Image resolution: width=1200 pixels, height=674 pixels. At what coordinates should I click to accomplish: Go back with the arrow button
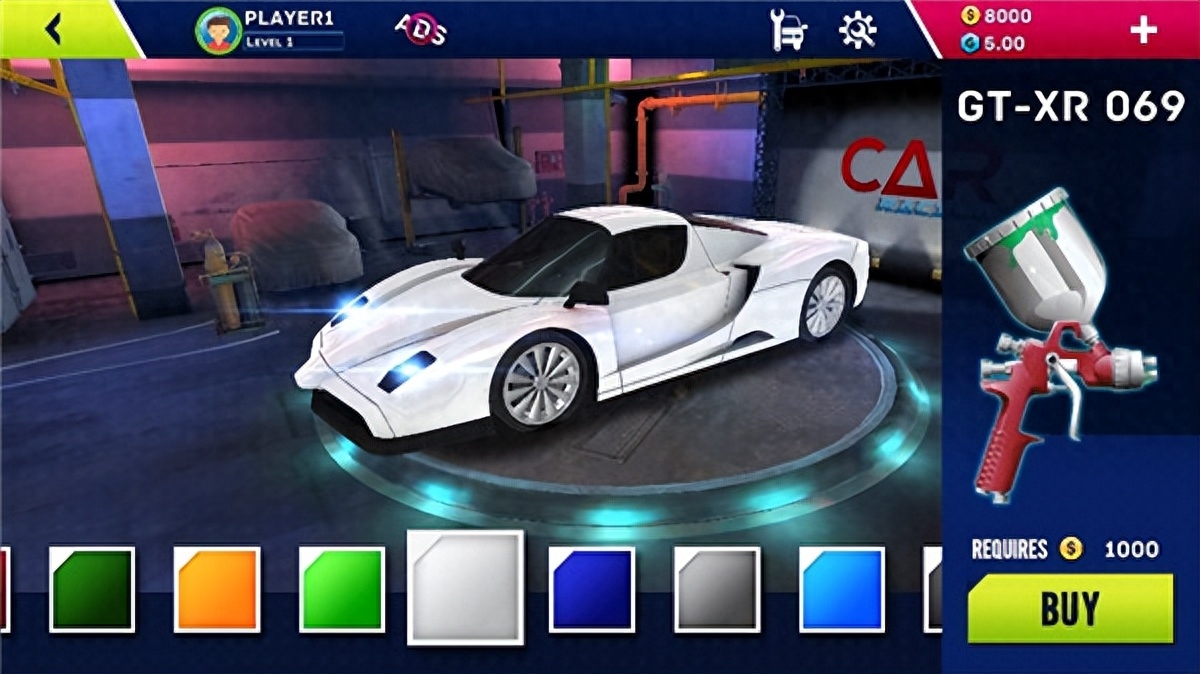pos(54,29)
